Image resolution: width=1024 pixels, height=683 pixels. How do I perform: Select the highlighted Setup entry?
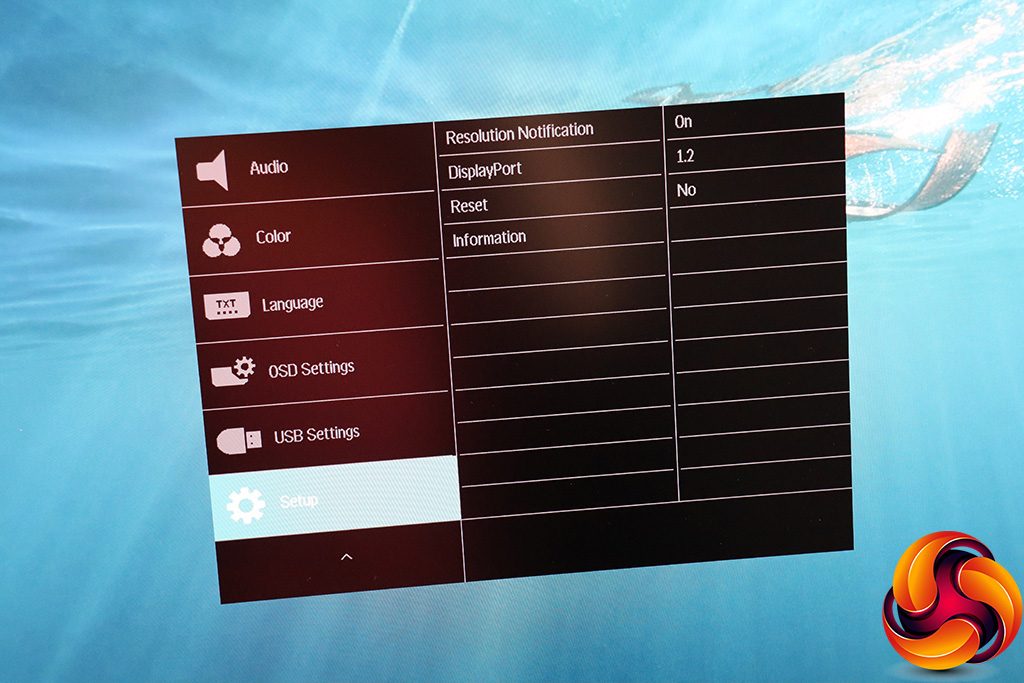[x=300, y=501]
